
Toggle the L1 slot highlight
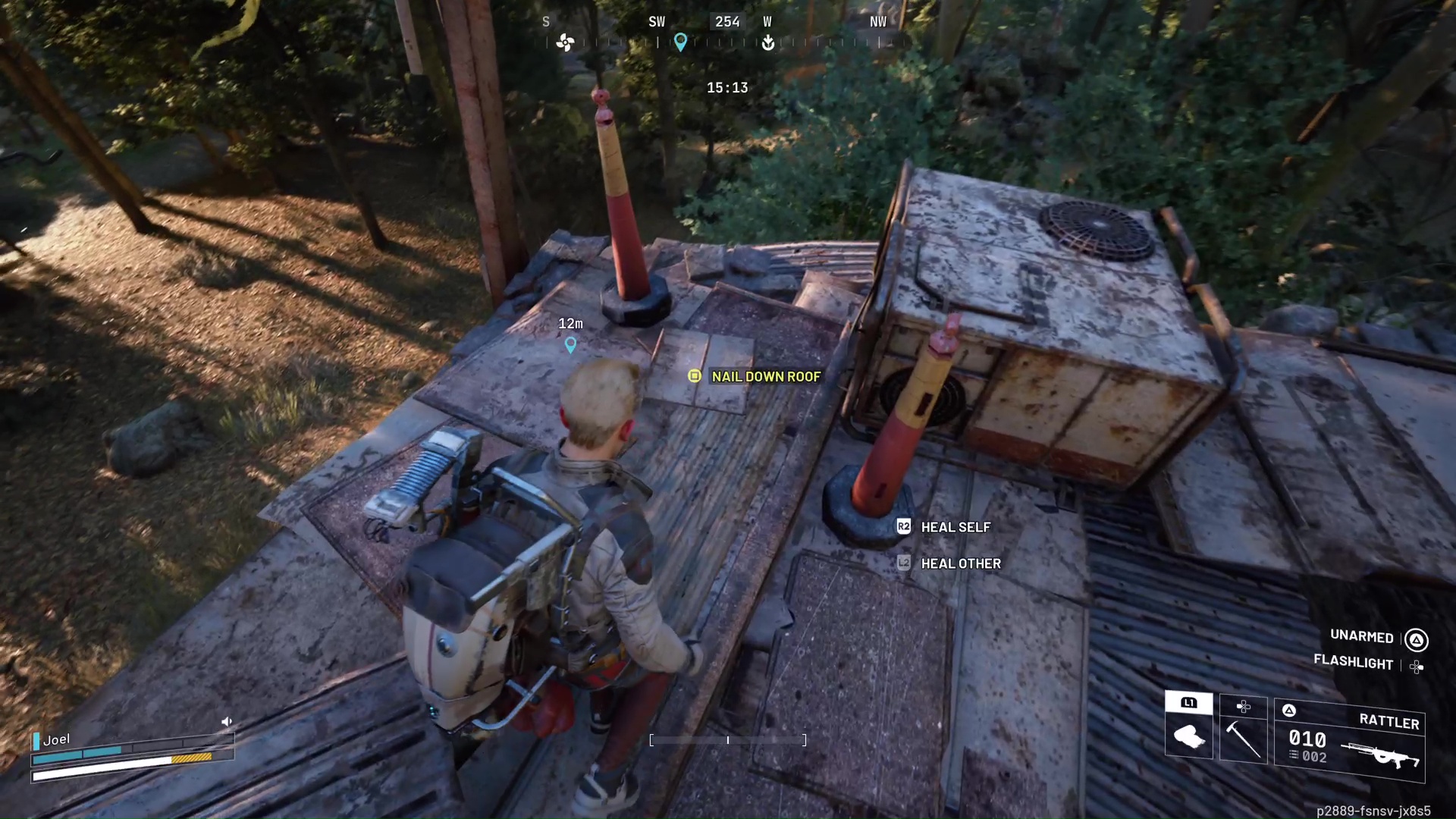click(1188, 703)
